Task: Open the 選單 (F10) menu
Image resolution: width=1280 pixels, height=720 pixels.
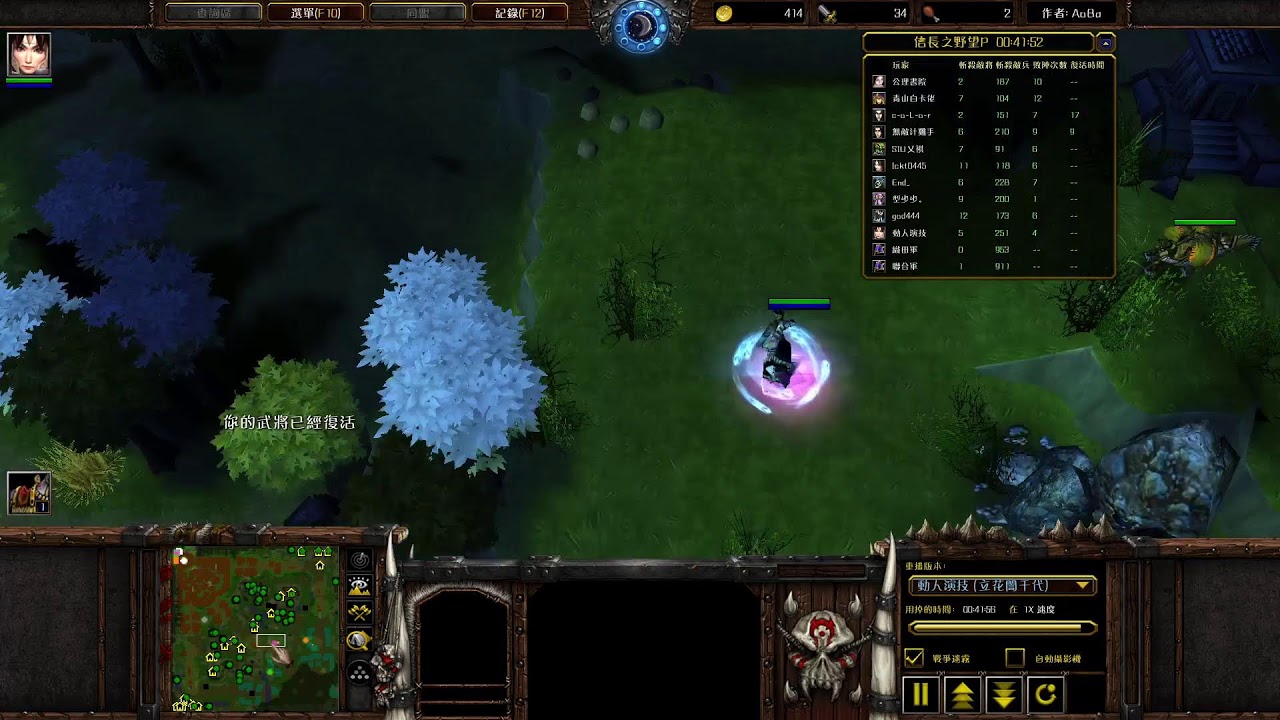Action: [x=316, y=13]
